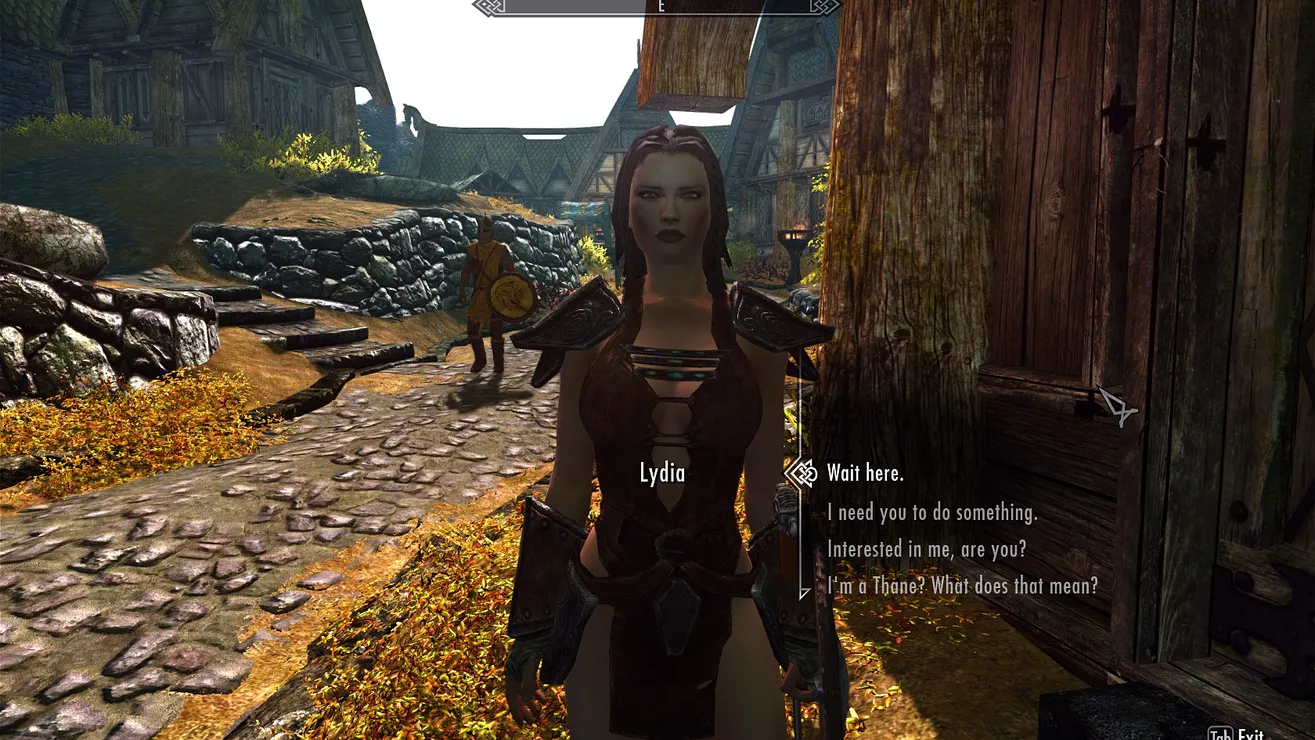Select "Interested in me, are you?"

click(927, 549)
